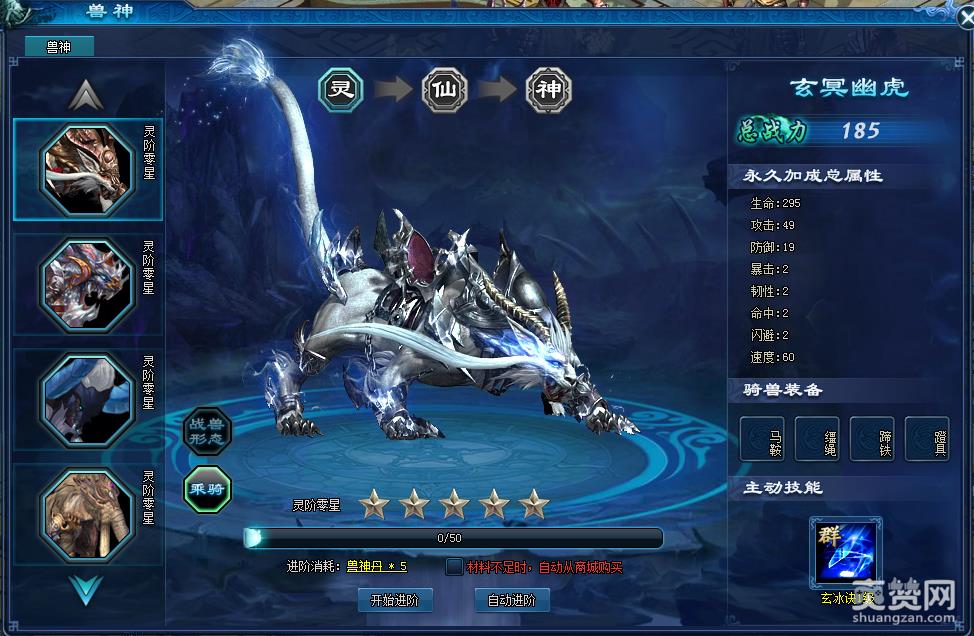Show next beasts with down arrow
The image size is (974, 636).
click(86, 590)
